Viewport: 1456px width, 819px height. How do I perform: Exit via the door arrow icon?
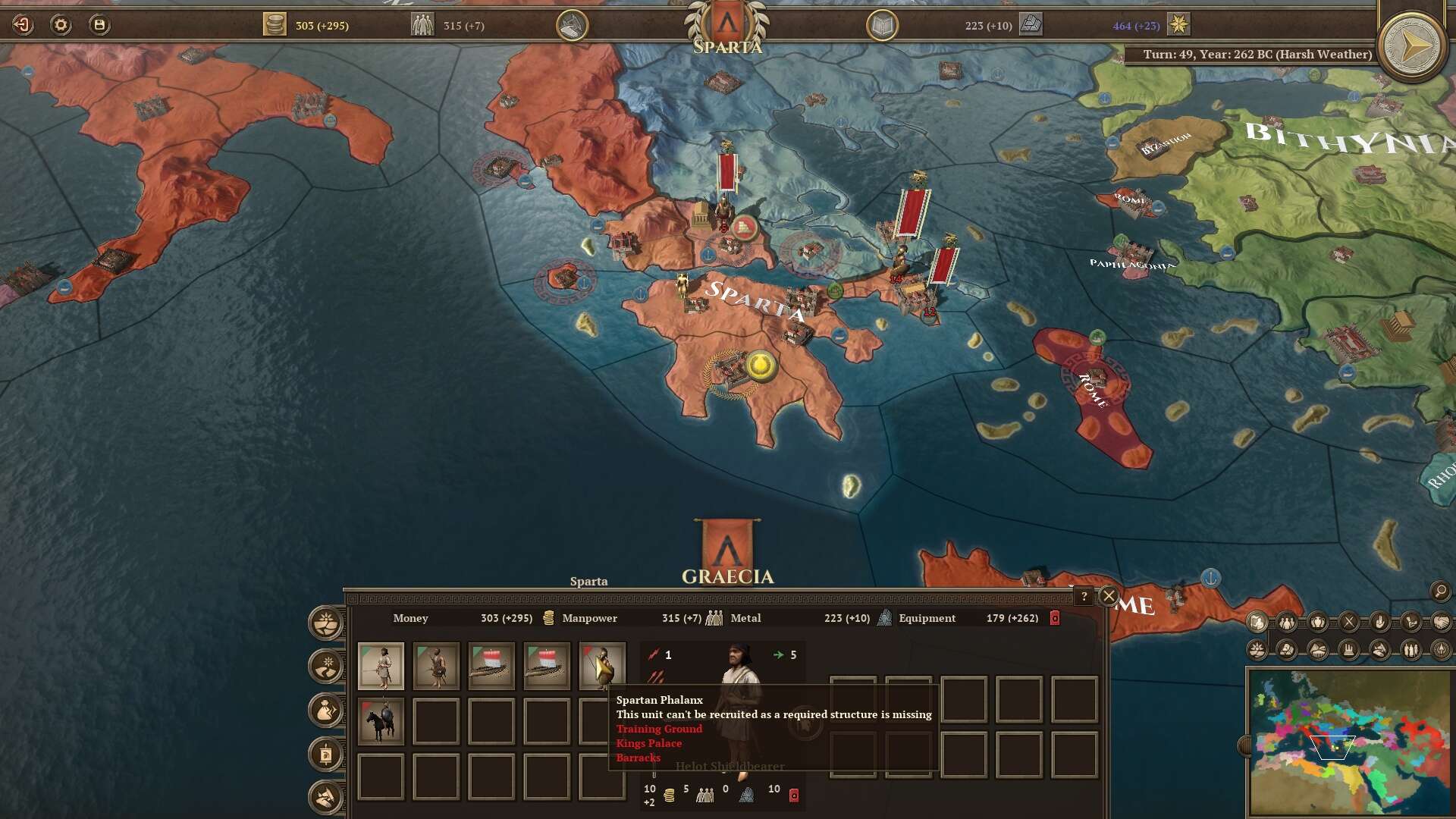[x=23, y=25]
